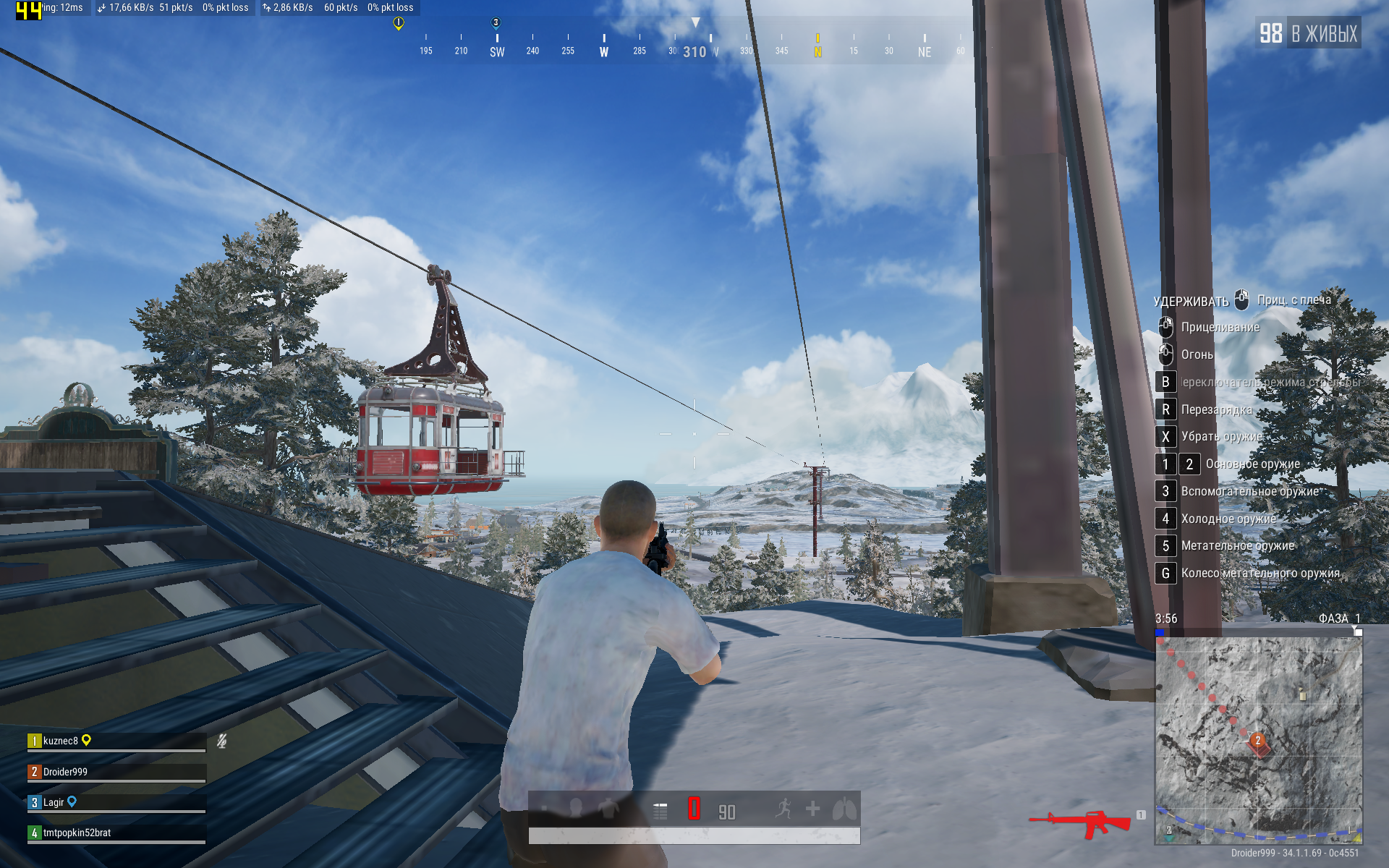Image resolution: width=1389 pixels, height=868 pixels.
Task: Select the lungs breath icon
Action: coord(844,809)
